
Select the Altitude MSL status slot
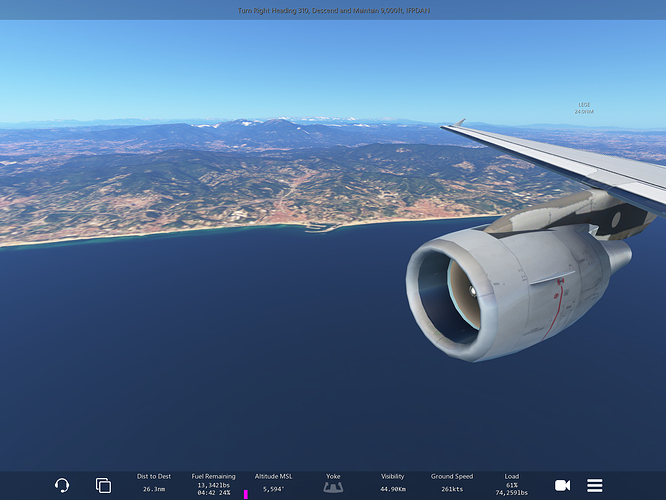click(x=274, y=484)
